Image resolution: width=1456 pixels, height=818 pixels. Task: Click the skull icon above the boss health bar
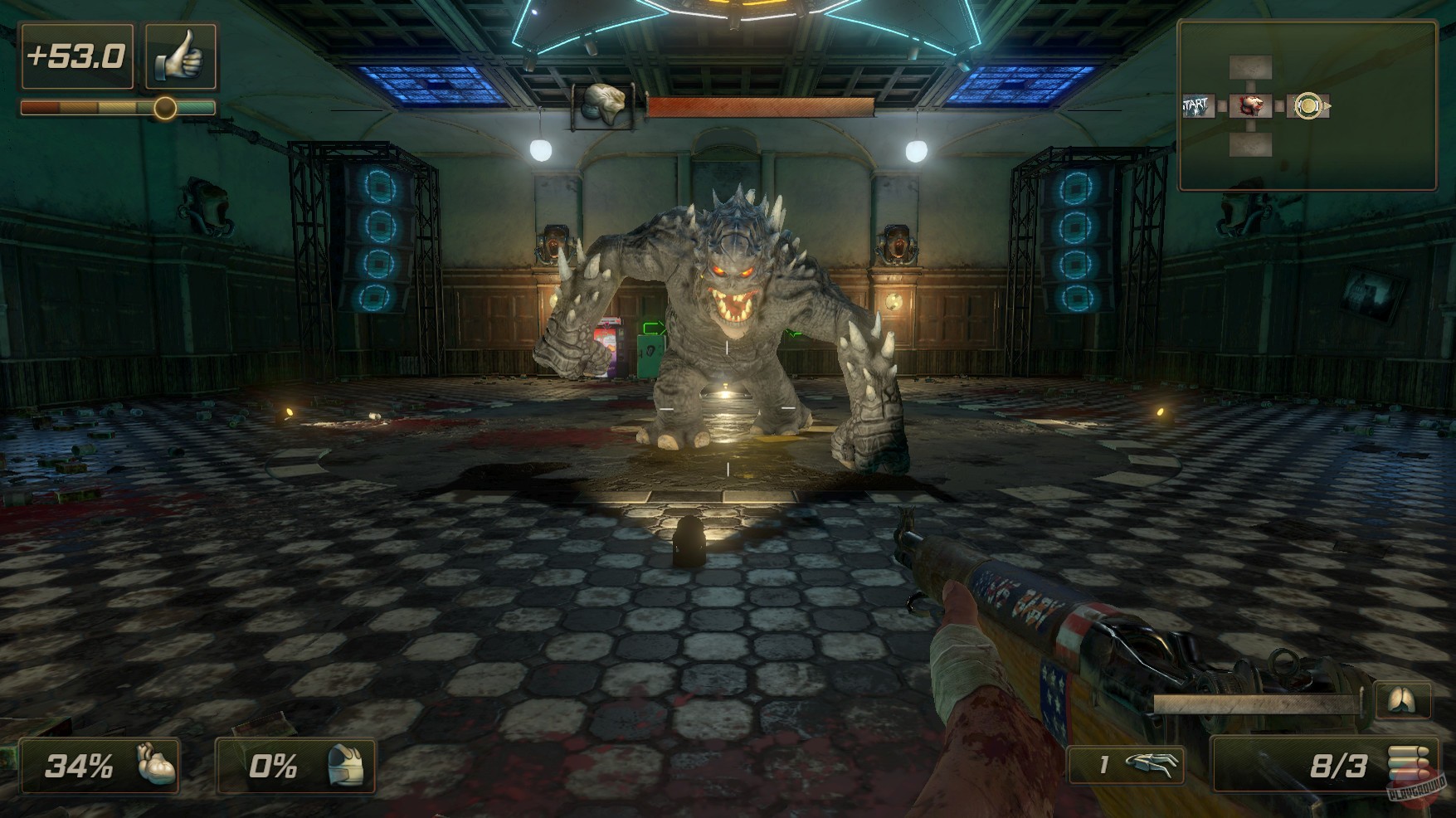[x=605, y=103]
